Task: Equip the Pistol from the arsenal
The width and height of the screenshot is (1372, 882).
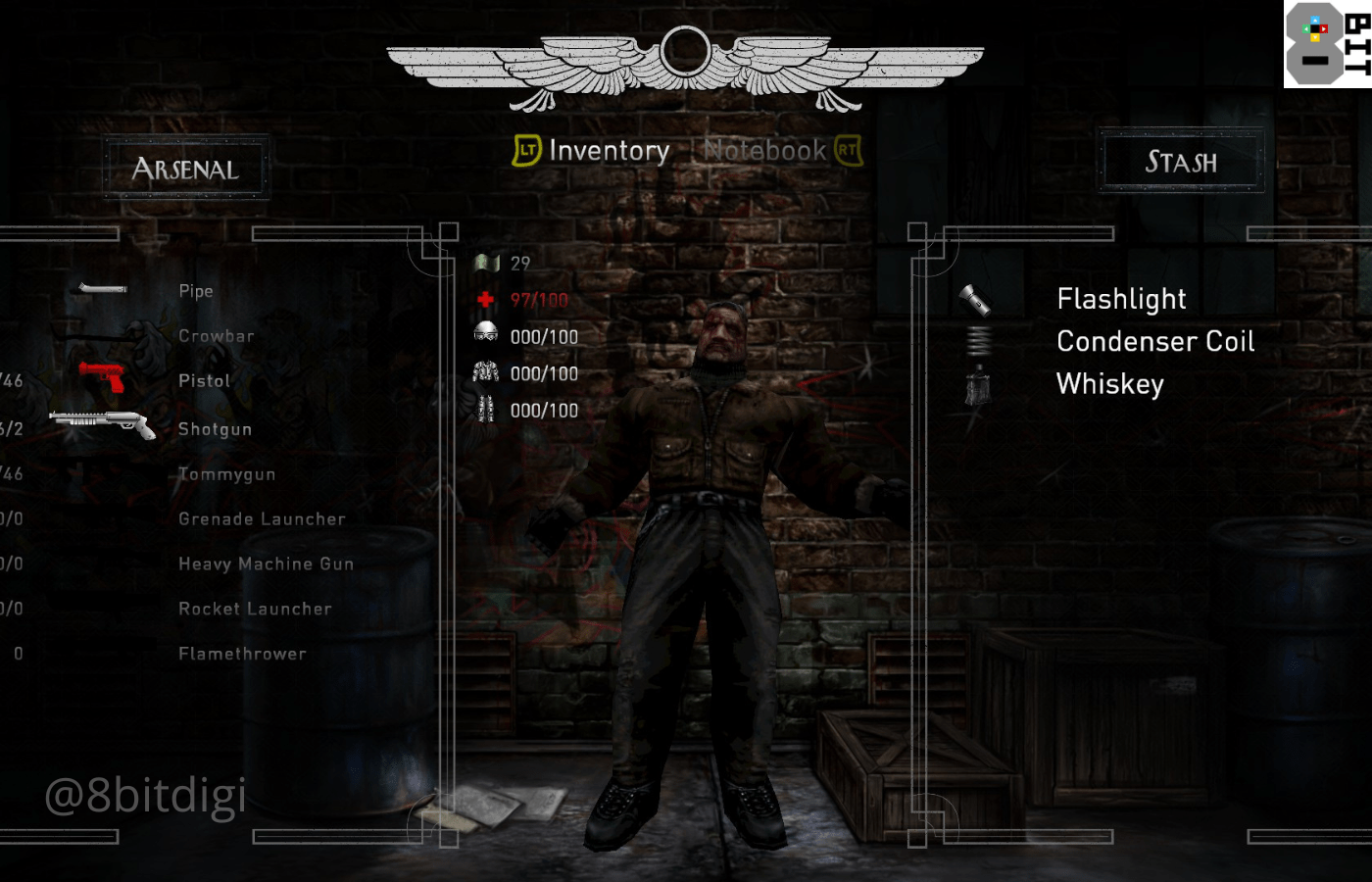Action: coord(204,381)
